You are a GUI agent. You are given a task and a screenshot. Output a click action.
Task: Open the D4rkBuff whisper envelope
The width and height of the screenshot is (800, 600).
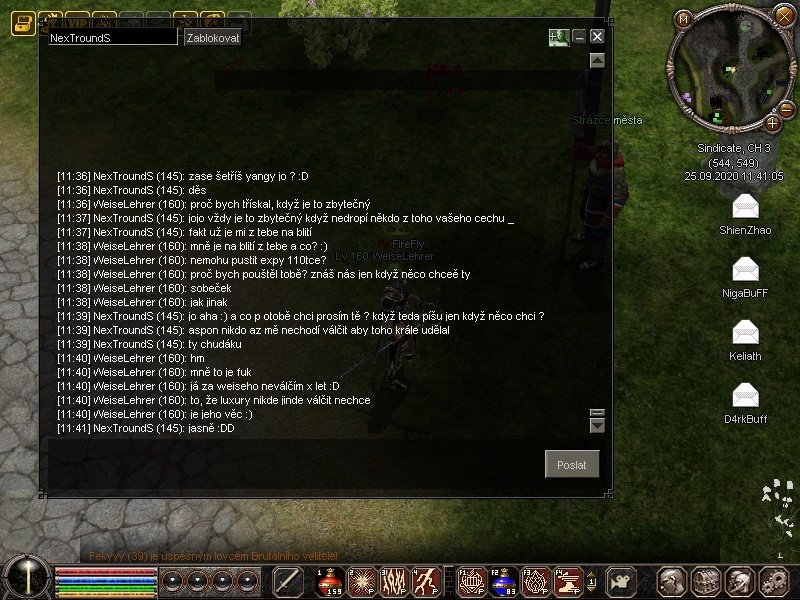(745, 395)
